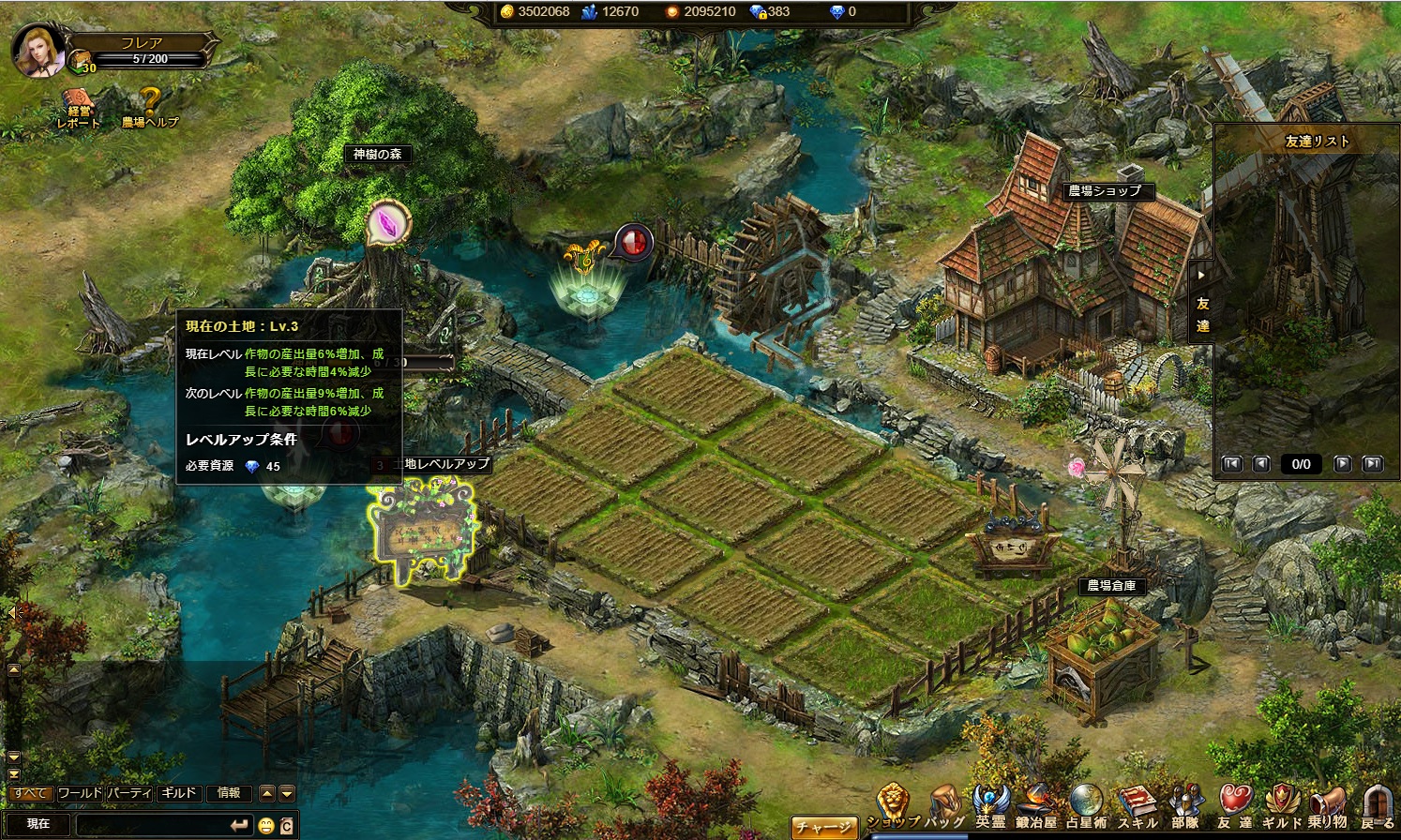Collapse the 友達 friend list side tab
This screenshot has width=1401, height=840.
click(1201, 275)
